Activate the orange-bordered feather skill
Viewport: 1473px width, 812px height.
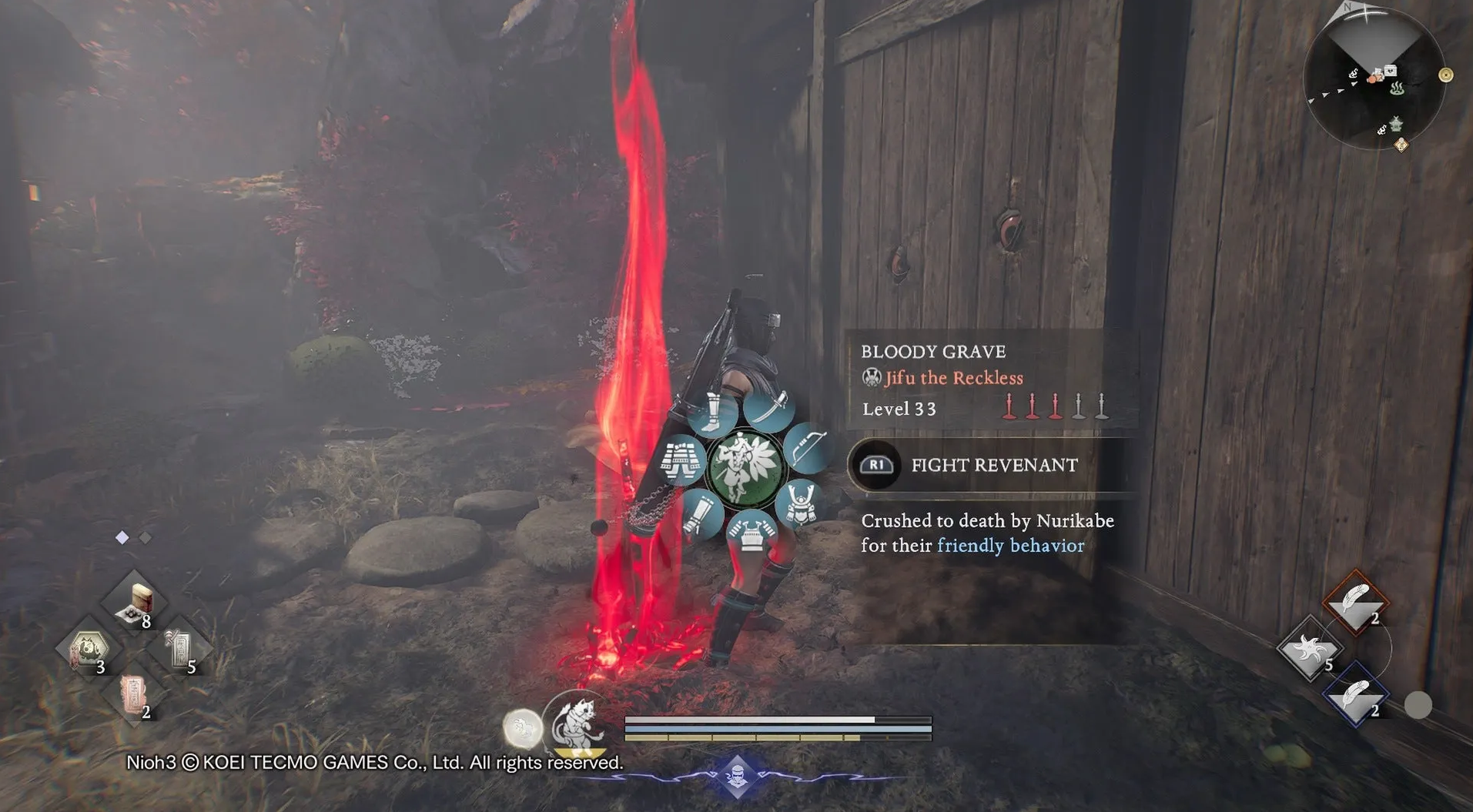1356,601
